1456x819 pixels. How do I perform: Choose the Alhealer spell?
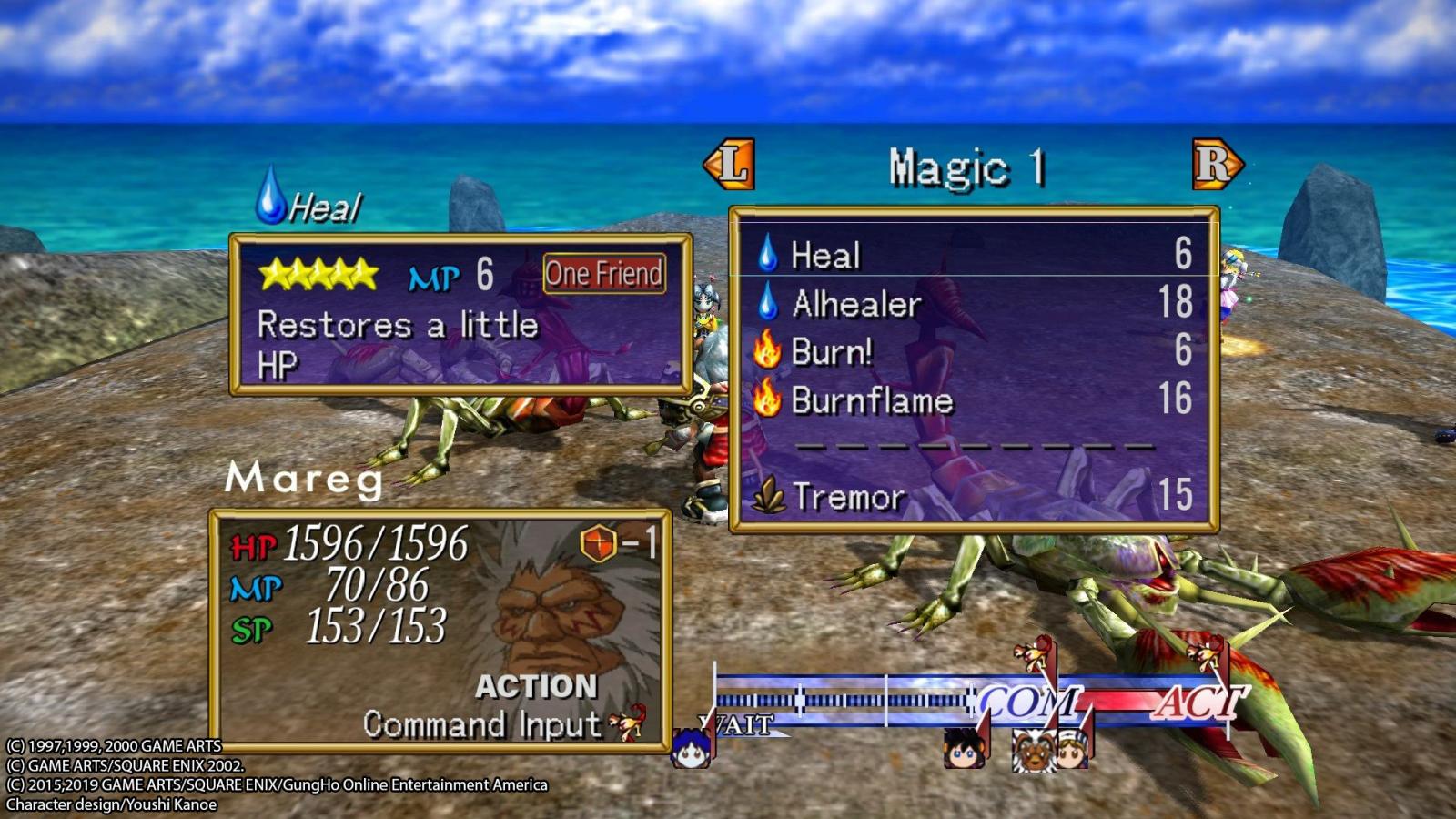pyautogui.click(x=855, y=304)
